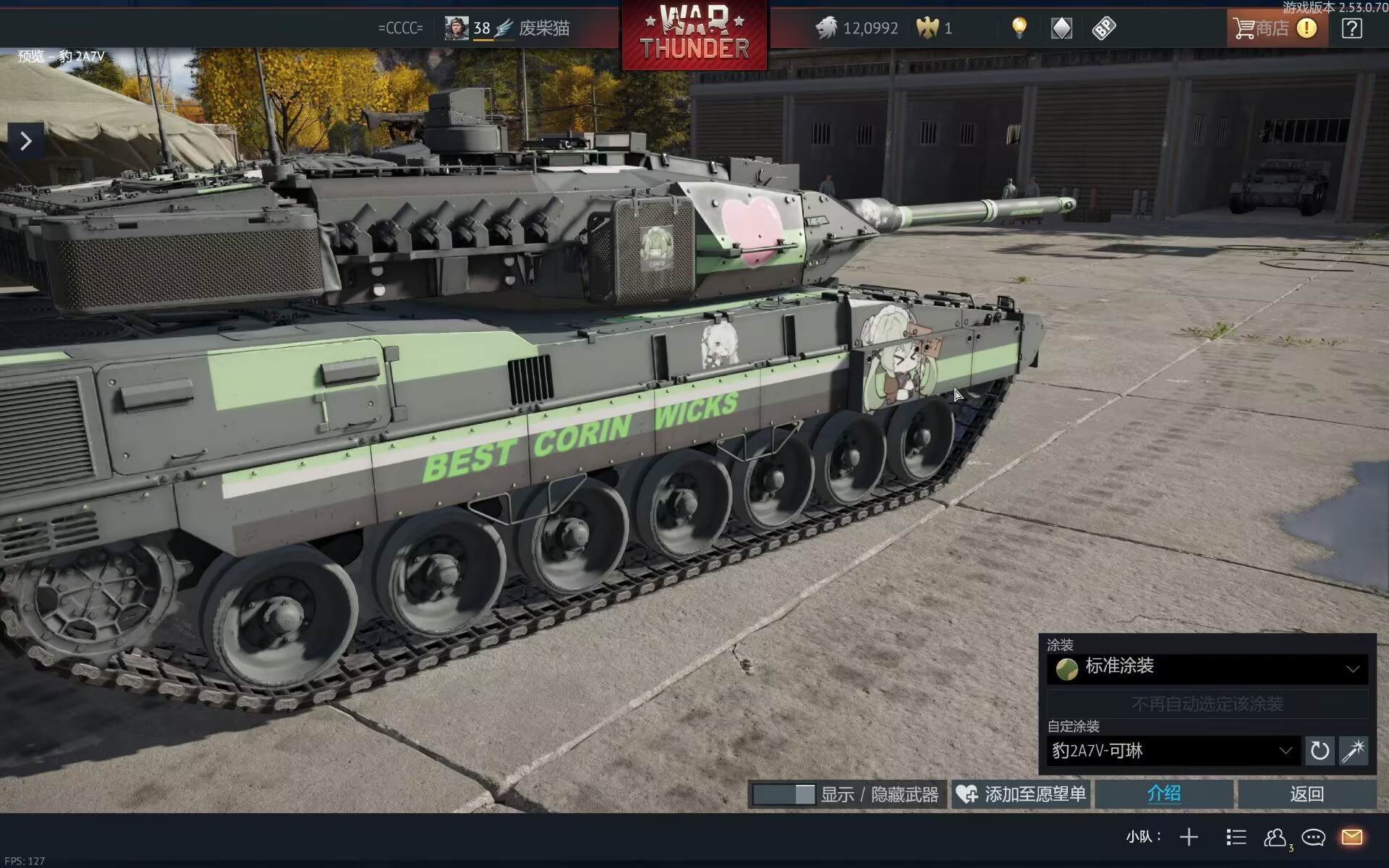
Task: Add a squad member with plus
Action: (x=1189, y=837)
